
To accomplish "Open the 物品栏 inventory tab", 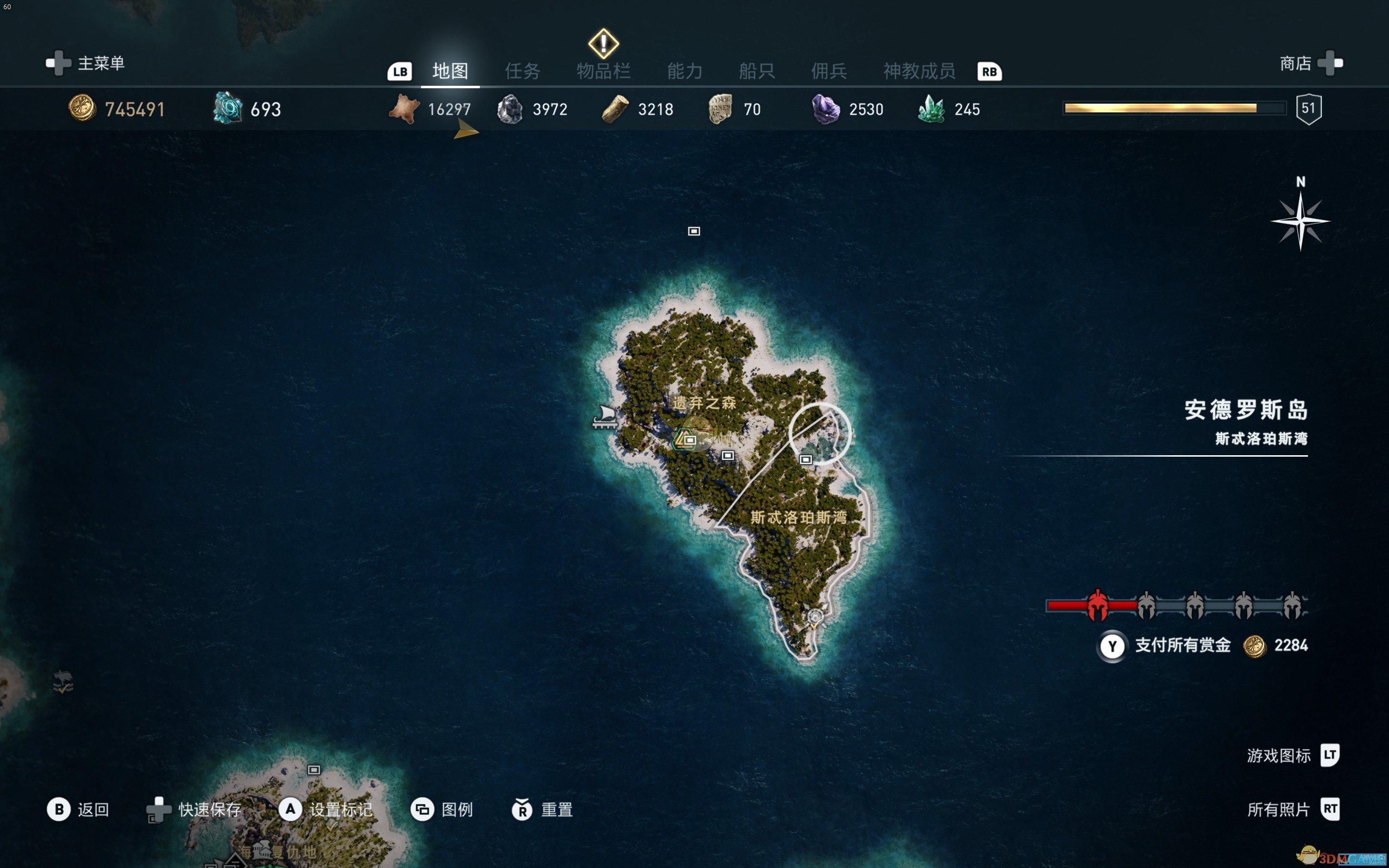I will coord(603,71).
